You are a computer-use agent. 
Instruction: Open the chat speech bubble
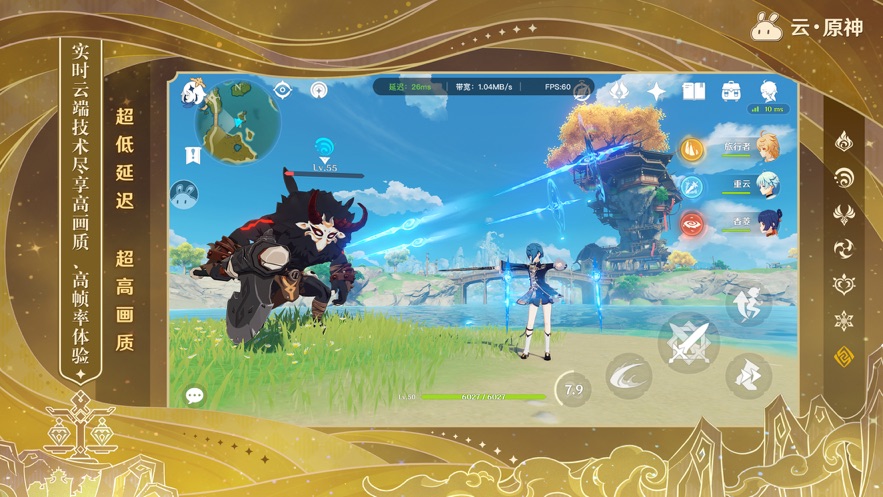point(195,396)
